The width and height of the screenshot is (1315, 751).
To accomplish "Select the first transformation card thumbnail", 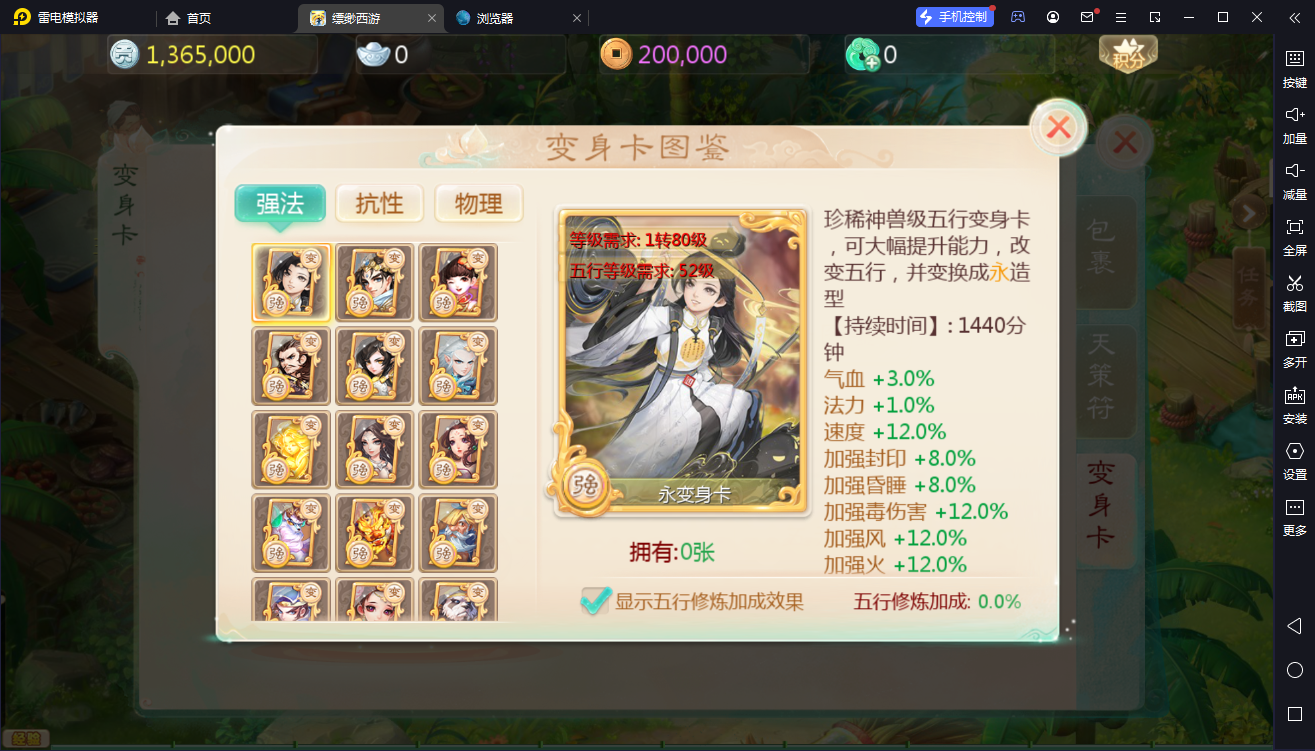I will (x=290, y=282).
